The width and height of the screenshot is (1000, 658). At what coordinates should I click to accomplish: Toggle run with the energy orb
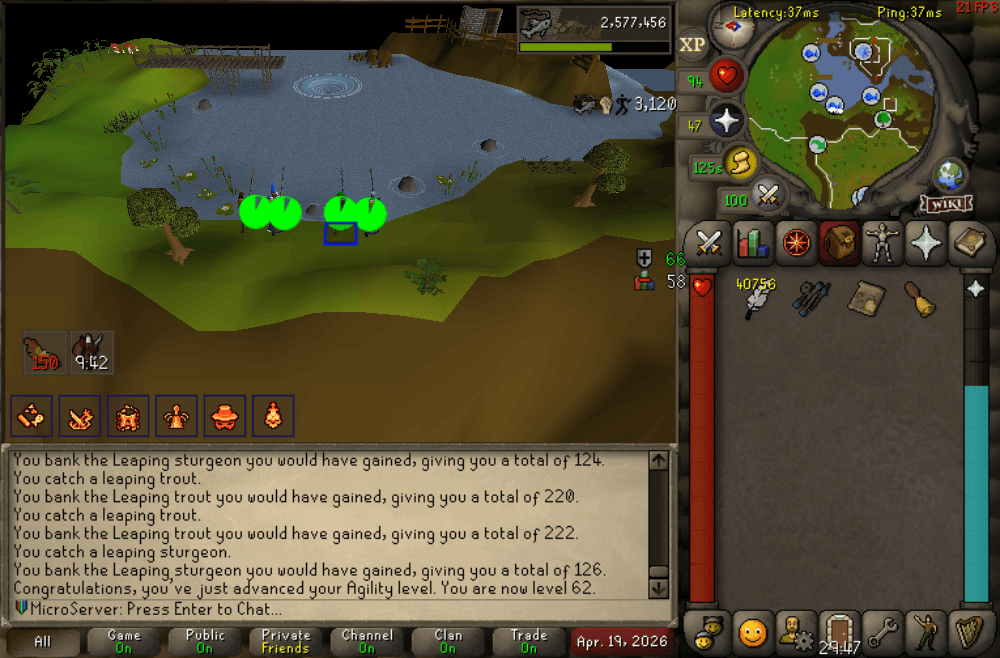[x=739, y=164]
